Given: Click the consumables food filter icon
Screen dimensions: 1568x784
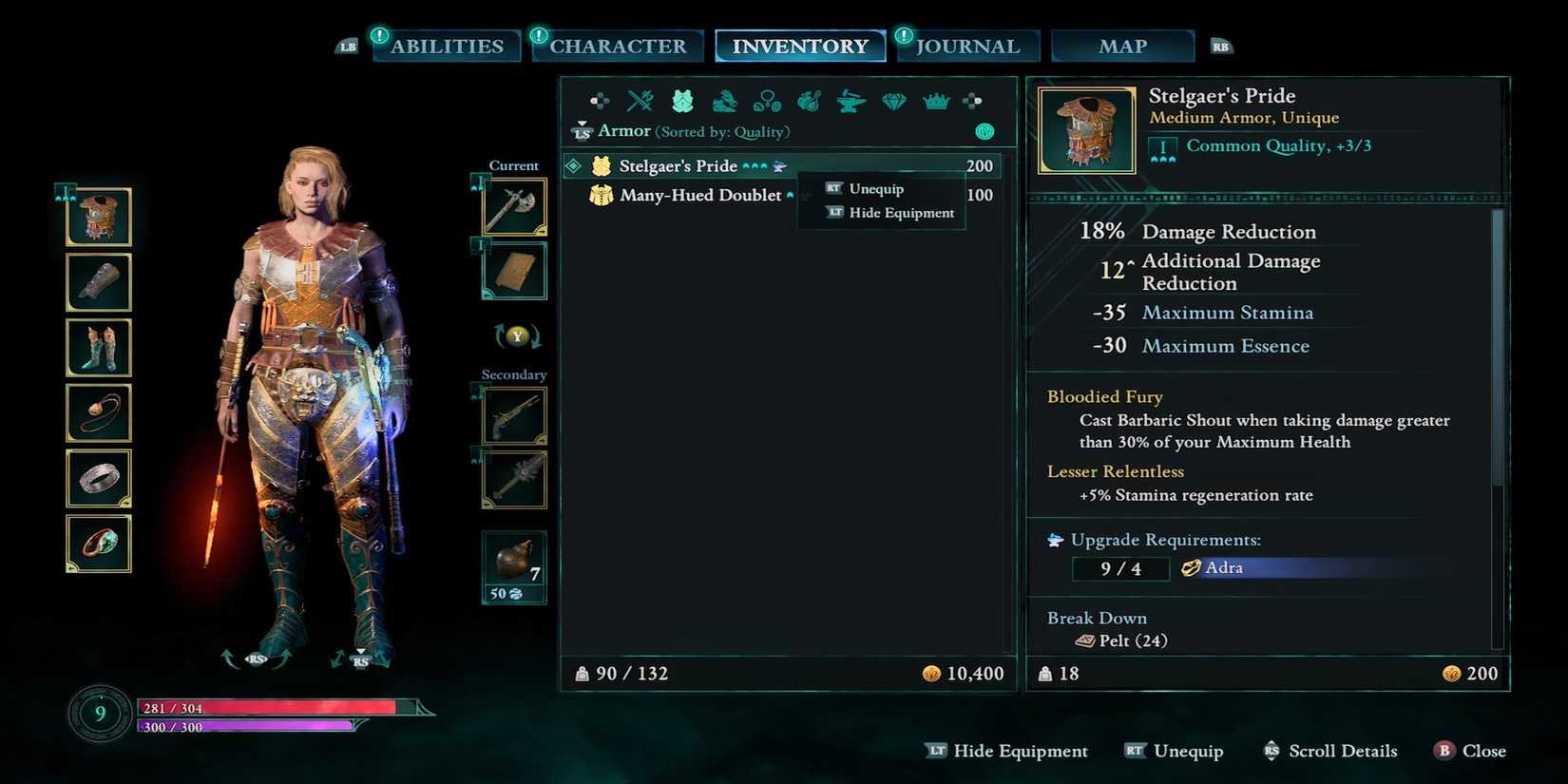Looking at the screenshot, I should tap(808, 100).
